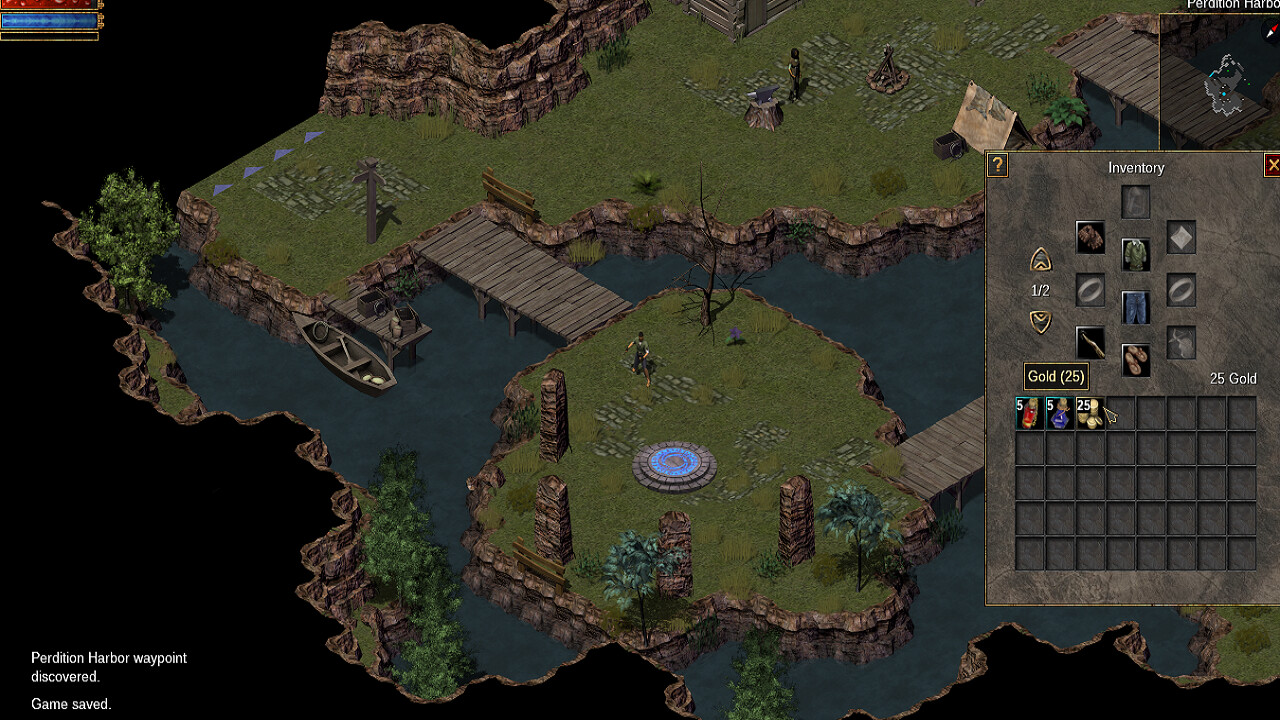Select the hood item in the top head slot
Viewport: 1280px width, 720px height.
coord(1137,200)
